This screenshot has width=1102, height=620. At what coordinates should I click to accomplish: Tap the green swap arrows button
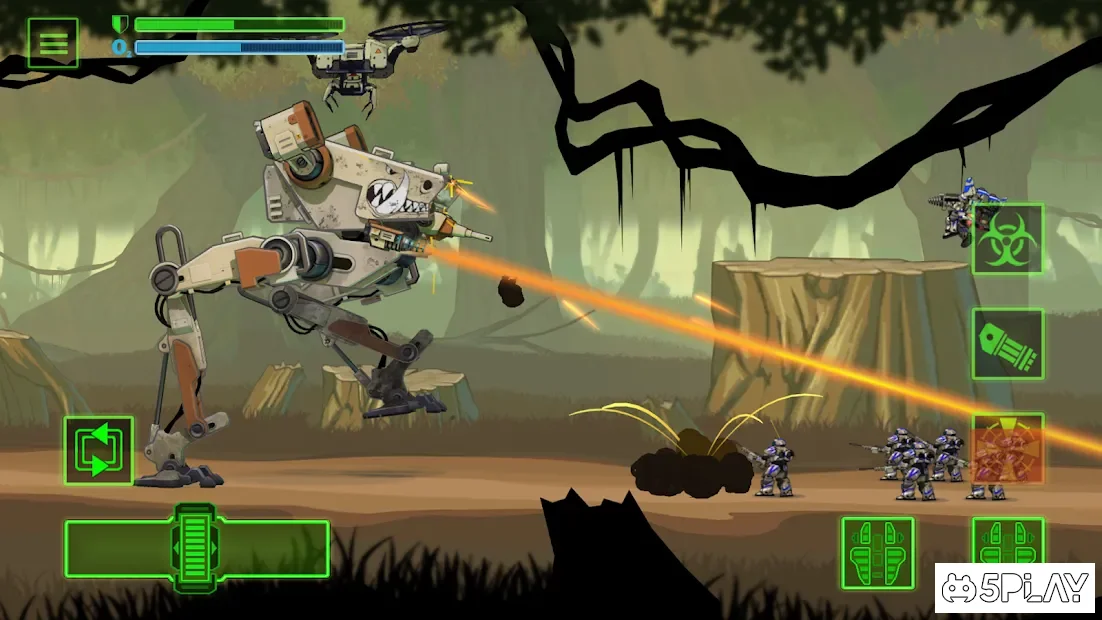tap(99, 451)
